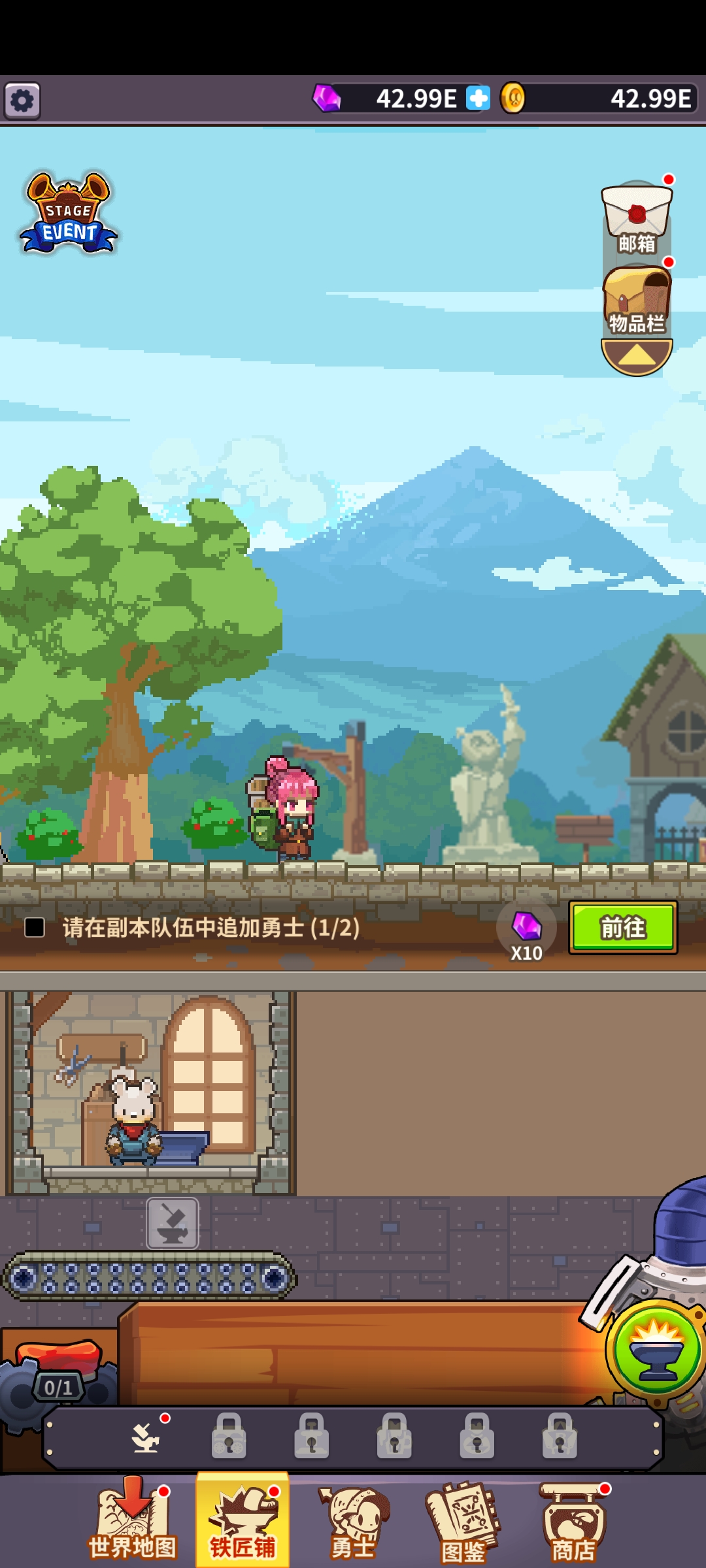This screenshot has height=1568, width=706.
Task: Collapse the side menu with yellow arrow
Action: 637,356
